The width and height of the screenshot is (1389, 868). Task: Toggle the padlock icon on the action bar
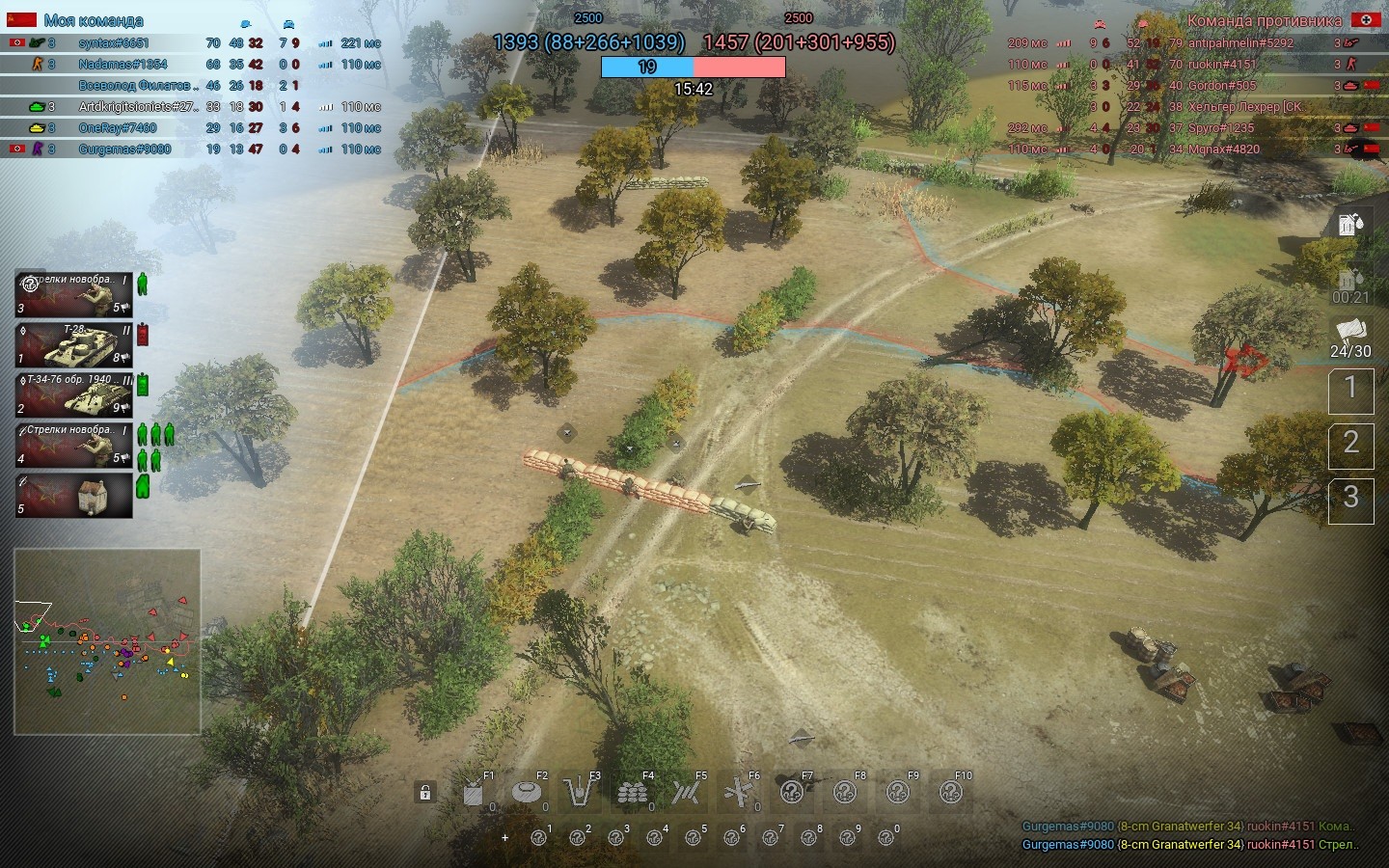pos(424,793)
